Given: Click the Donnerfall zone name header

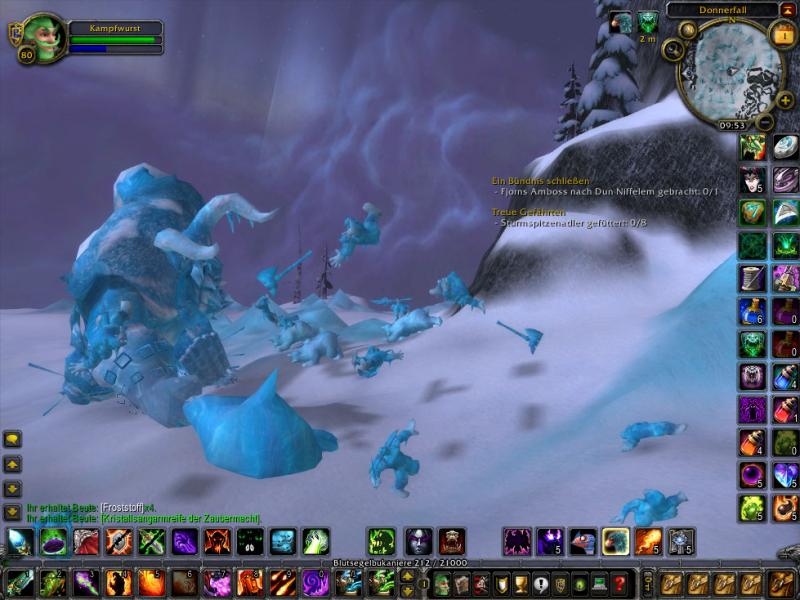Looking at the screenshot, I should pyautogui.click(x=723, y=9).
